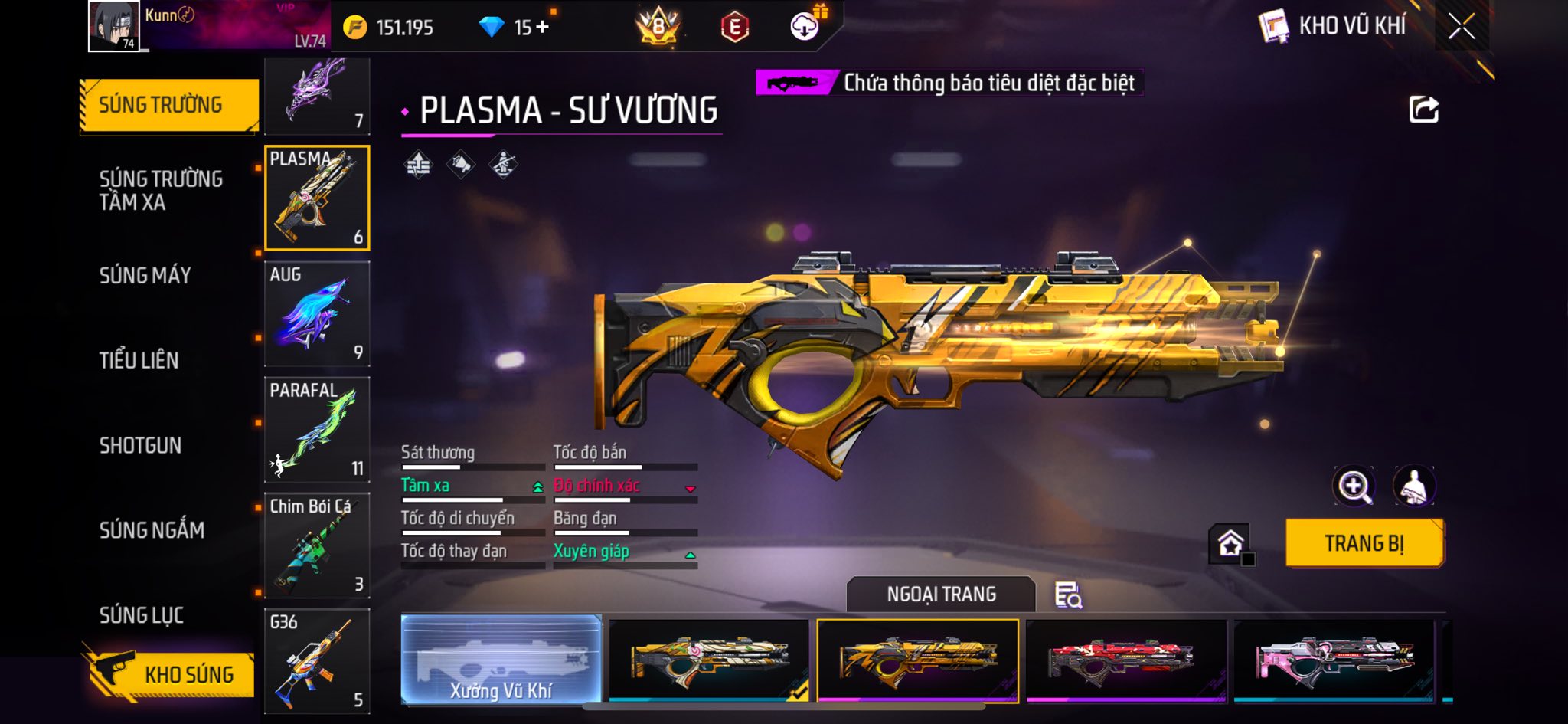Image resolution: width=1568 pixels, height=724 pixels.
Task: Switch to SÚNG TRƯỜNG TẦM XA category
Action: pos(161,191)
